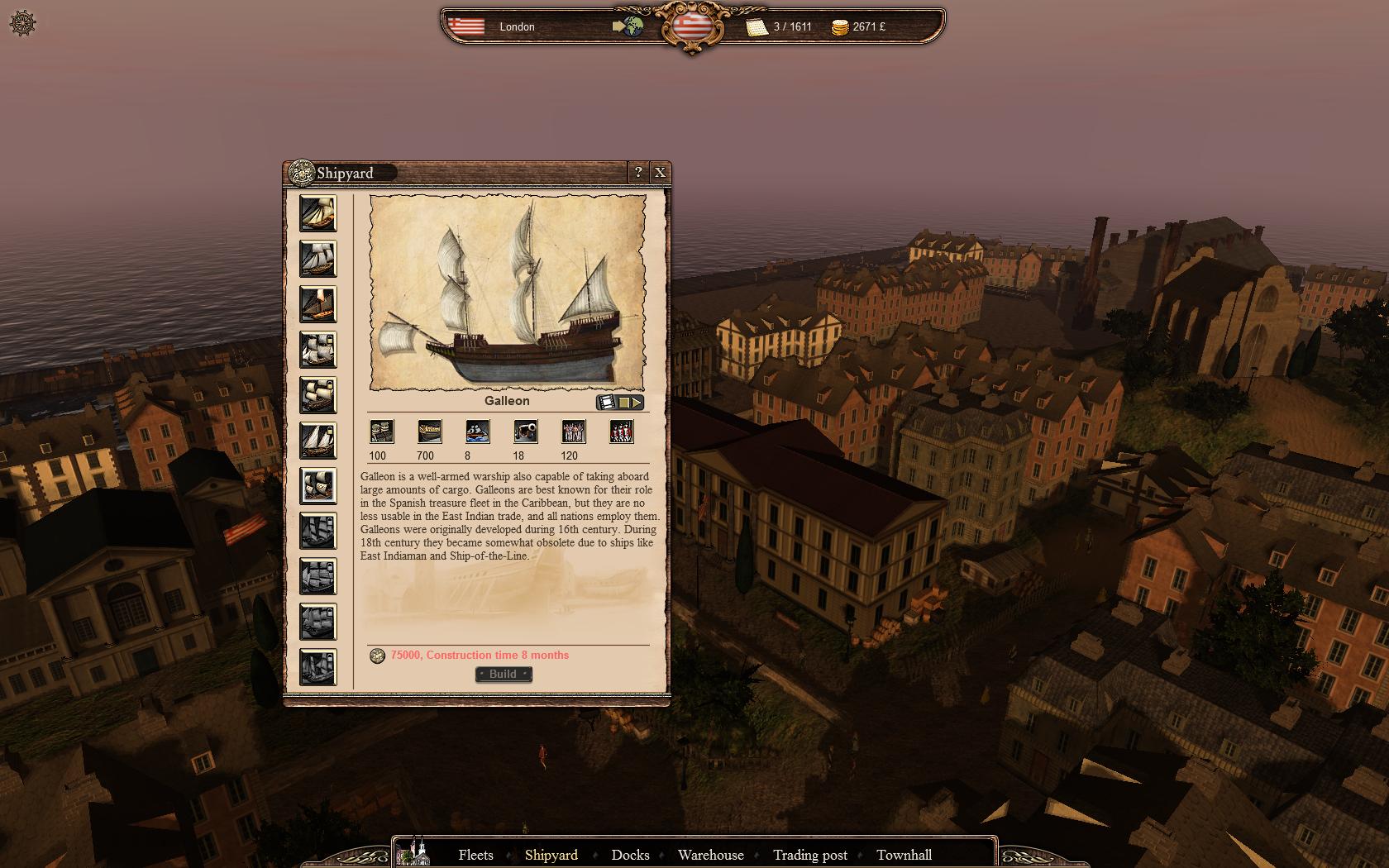Close the Shipyard window

[660, 172]
